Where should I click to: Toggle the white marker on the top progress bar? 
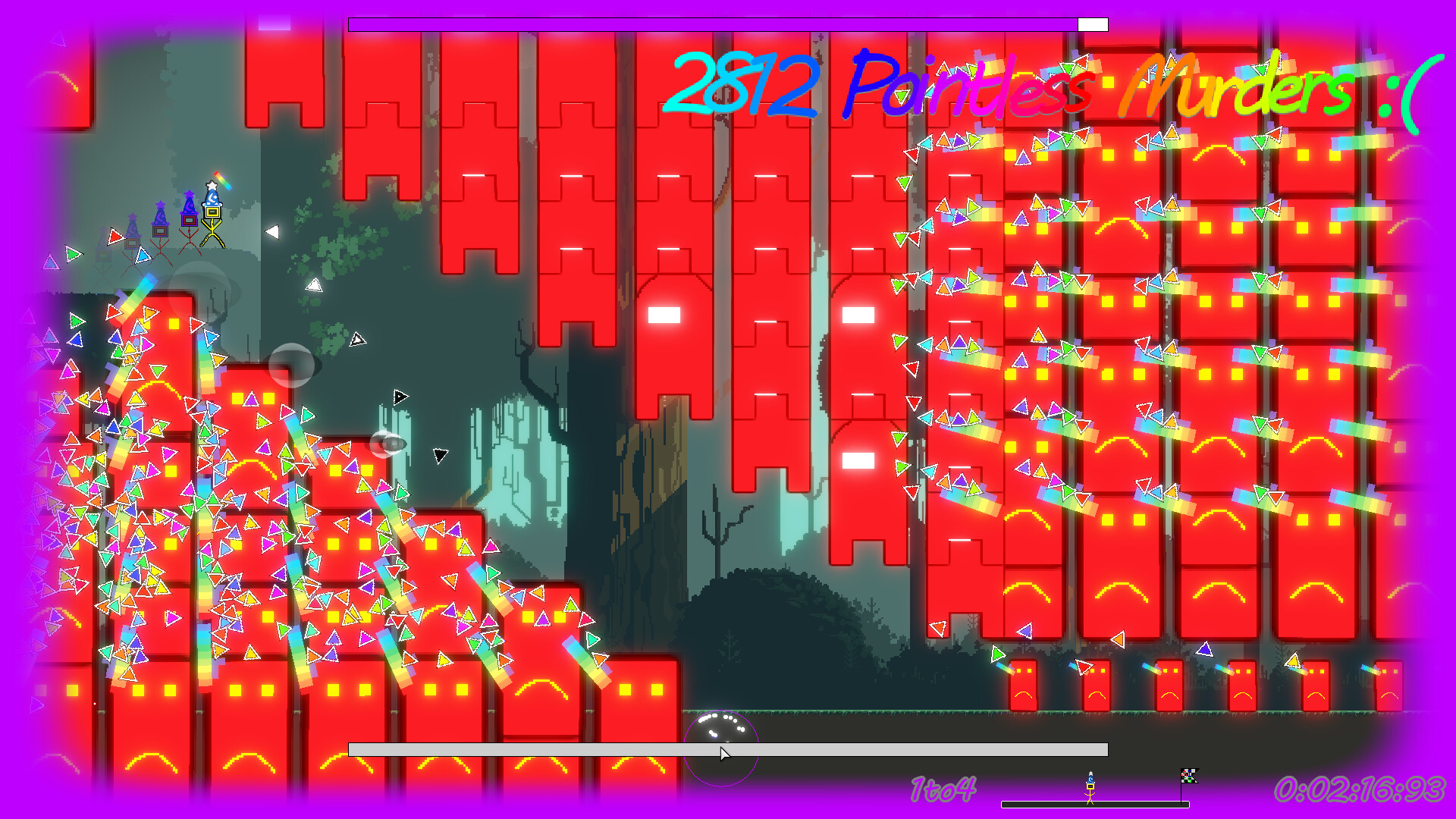click(1093, 24)
